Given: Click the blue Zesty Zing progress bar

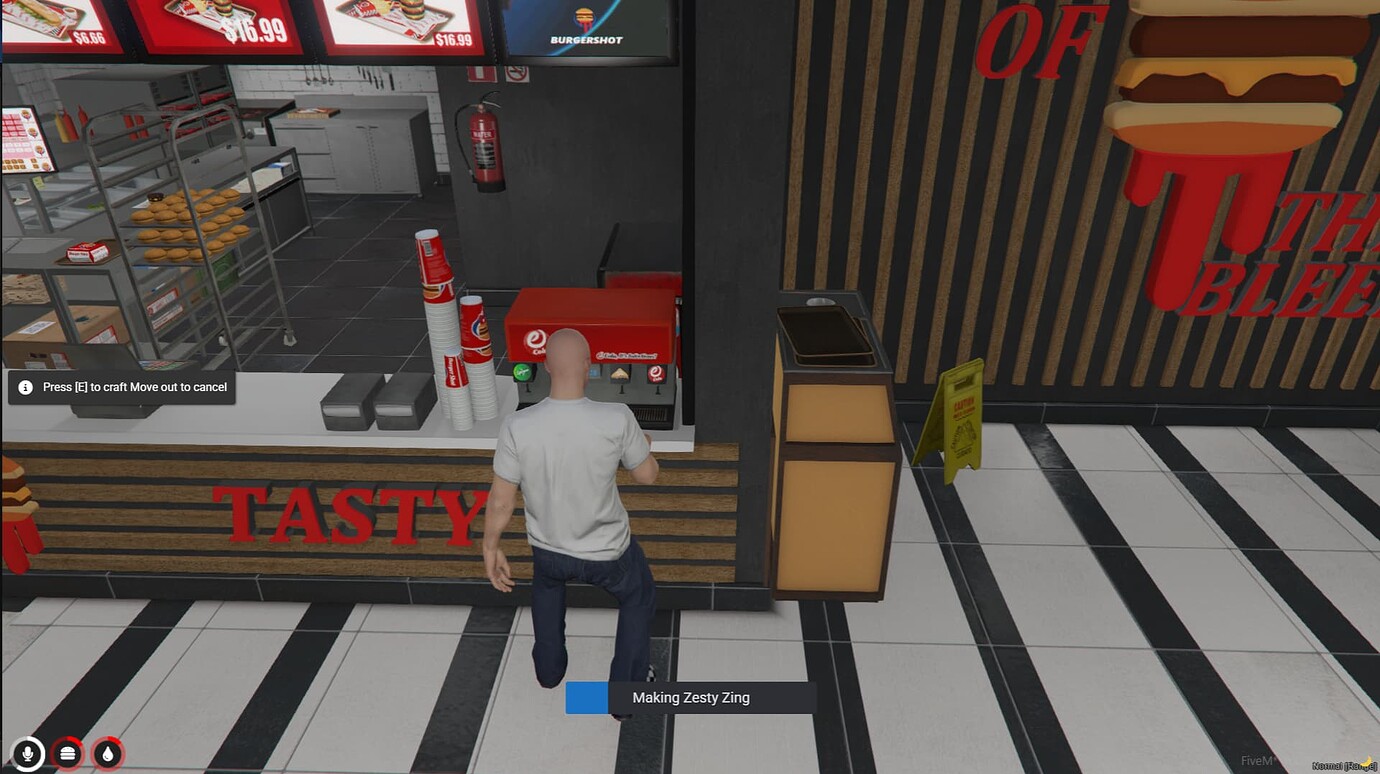Looking at the screenshot, I should (587, 697).
